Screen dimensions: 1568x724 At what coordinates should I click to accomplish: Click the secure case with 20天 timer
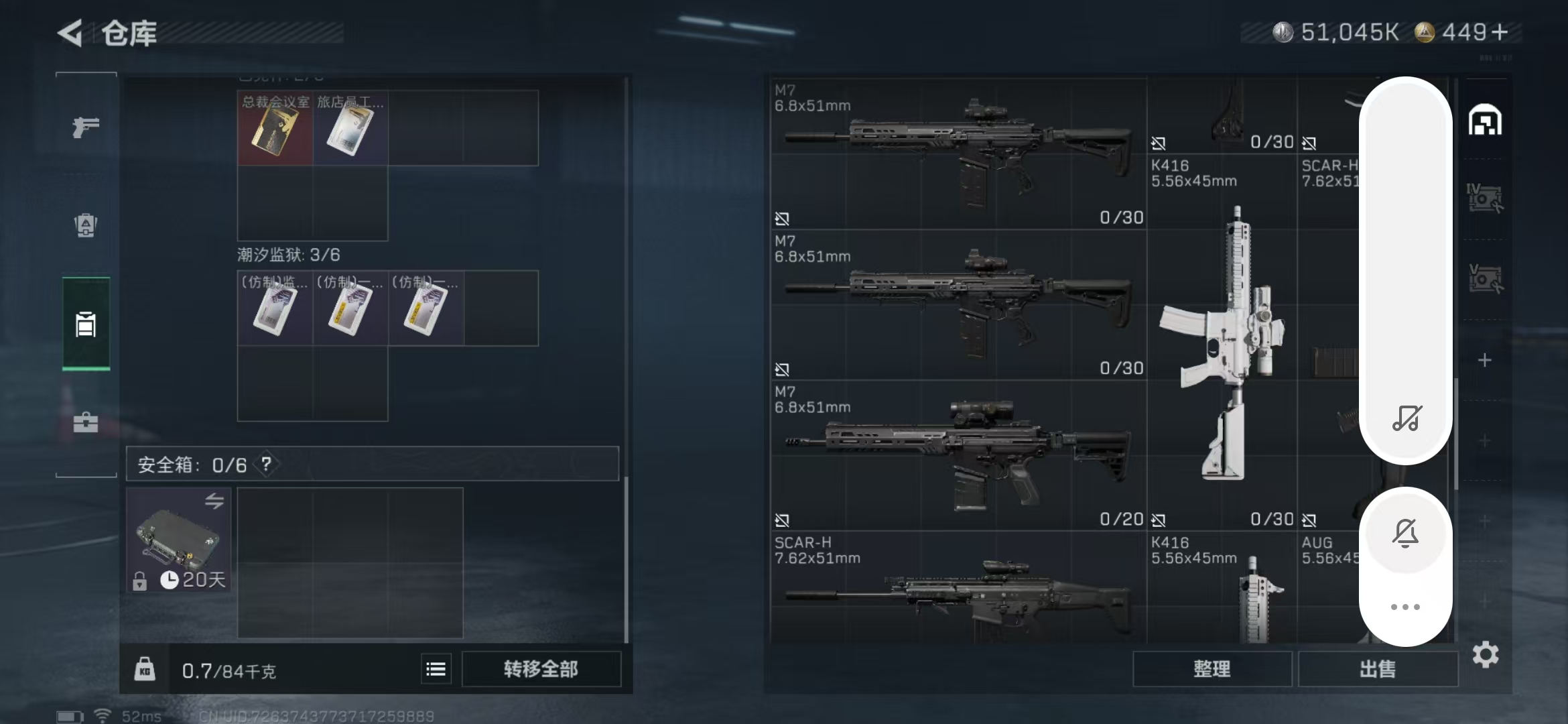click(178, 540)
